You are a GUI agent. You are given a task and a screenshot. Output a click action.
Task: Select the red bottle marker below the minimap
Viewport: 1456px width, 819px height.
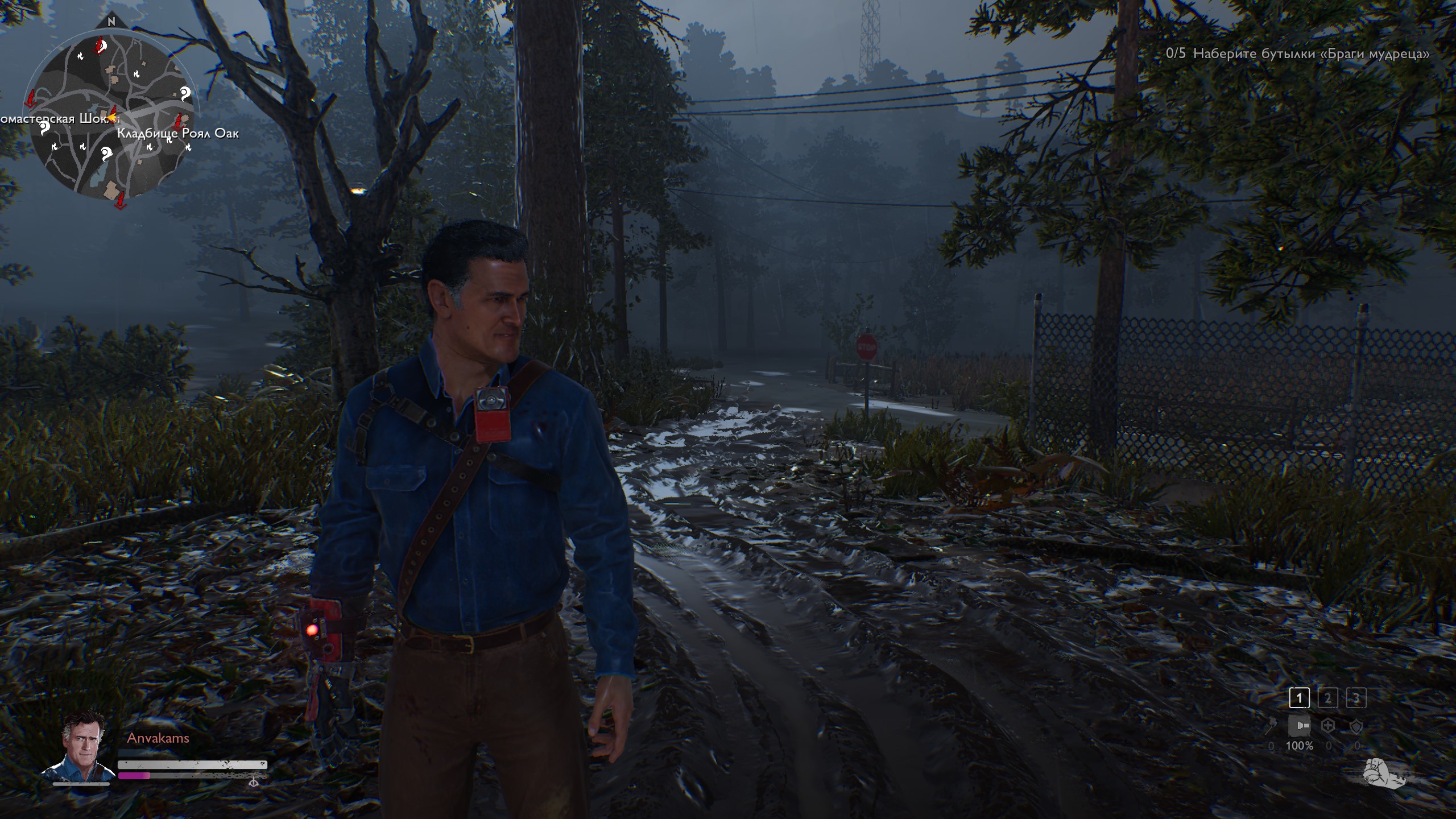tap(120, 200)
